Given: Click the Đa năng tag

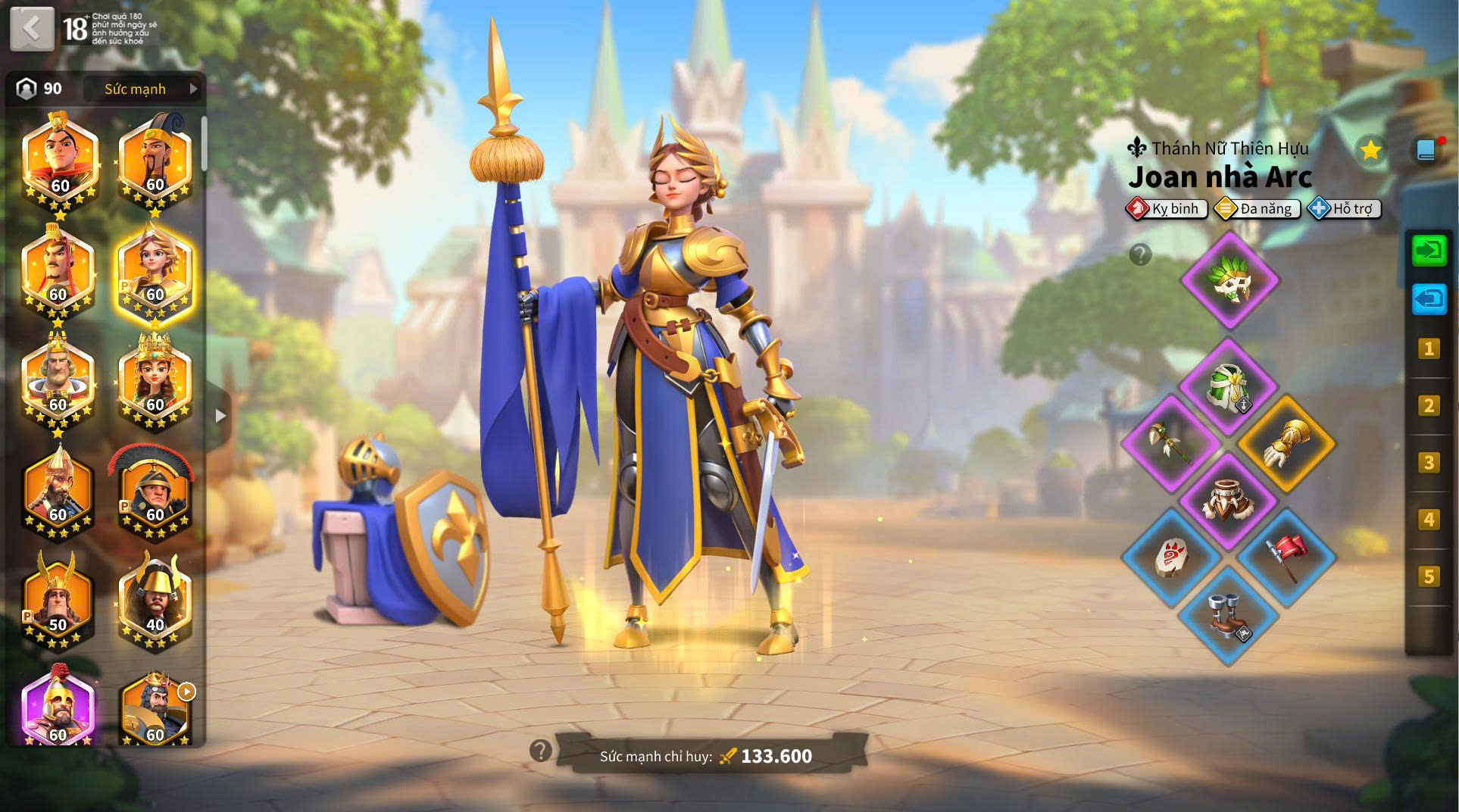Looking at the screenshot, I should 1257,208.
